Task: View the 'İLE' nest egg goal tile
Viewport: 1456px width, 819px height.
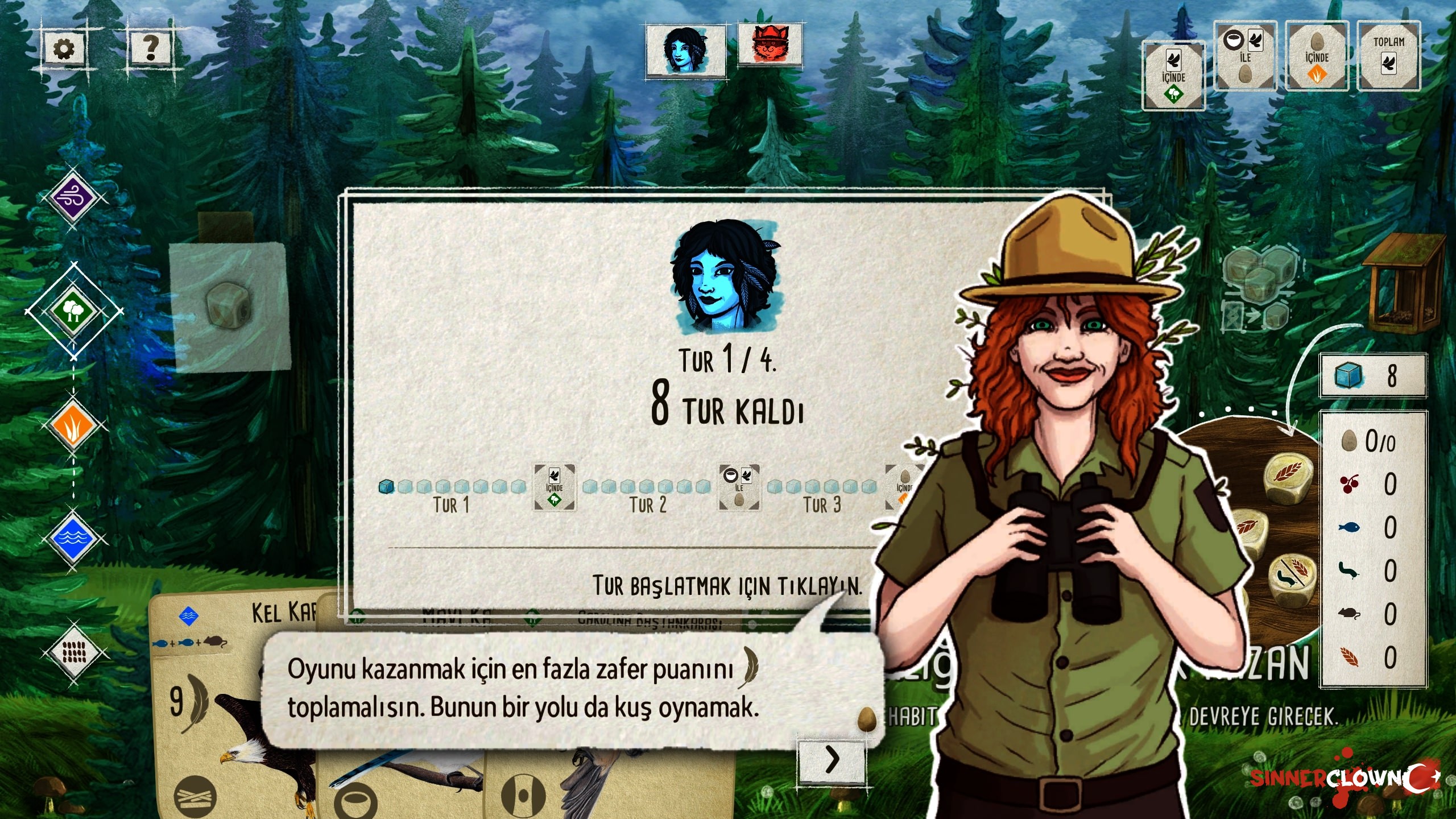Action: pos(1245,56)
